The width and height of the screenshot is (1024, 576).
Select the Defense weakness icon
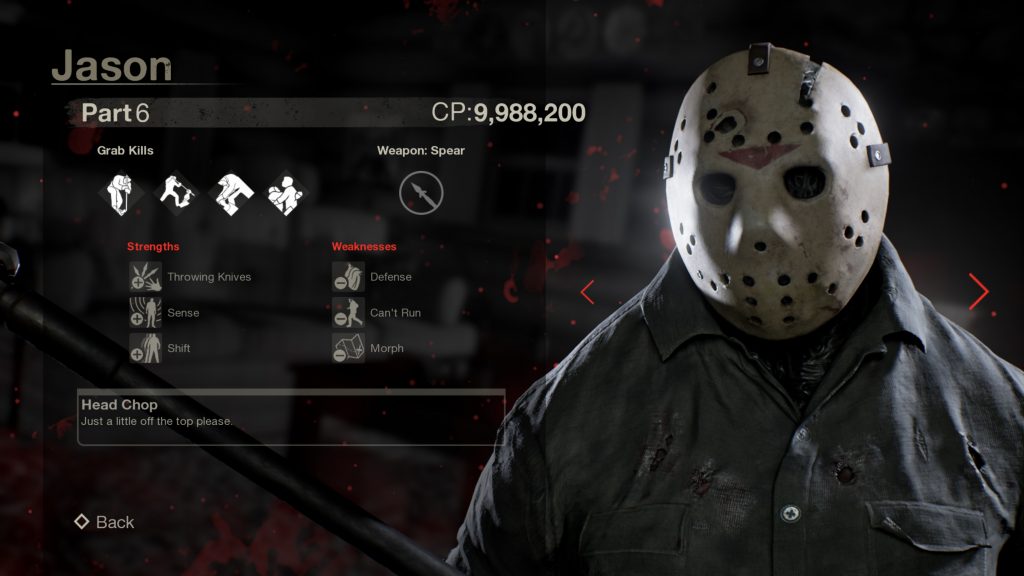pos(348,277)
